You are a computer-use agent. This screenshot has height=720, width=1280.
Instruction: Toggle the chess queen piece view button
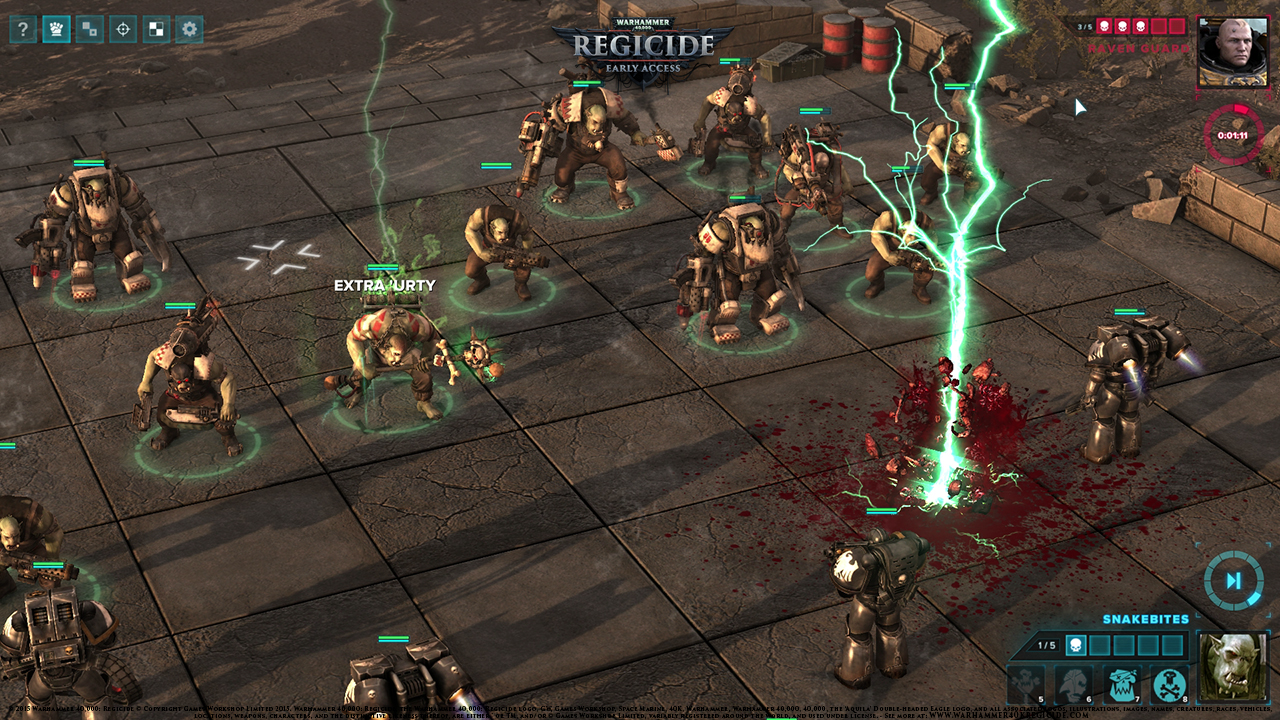tap(56, 29)
